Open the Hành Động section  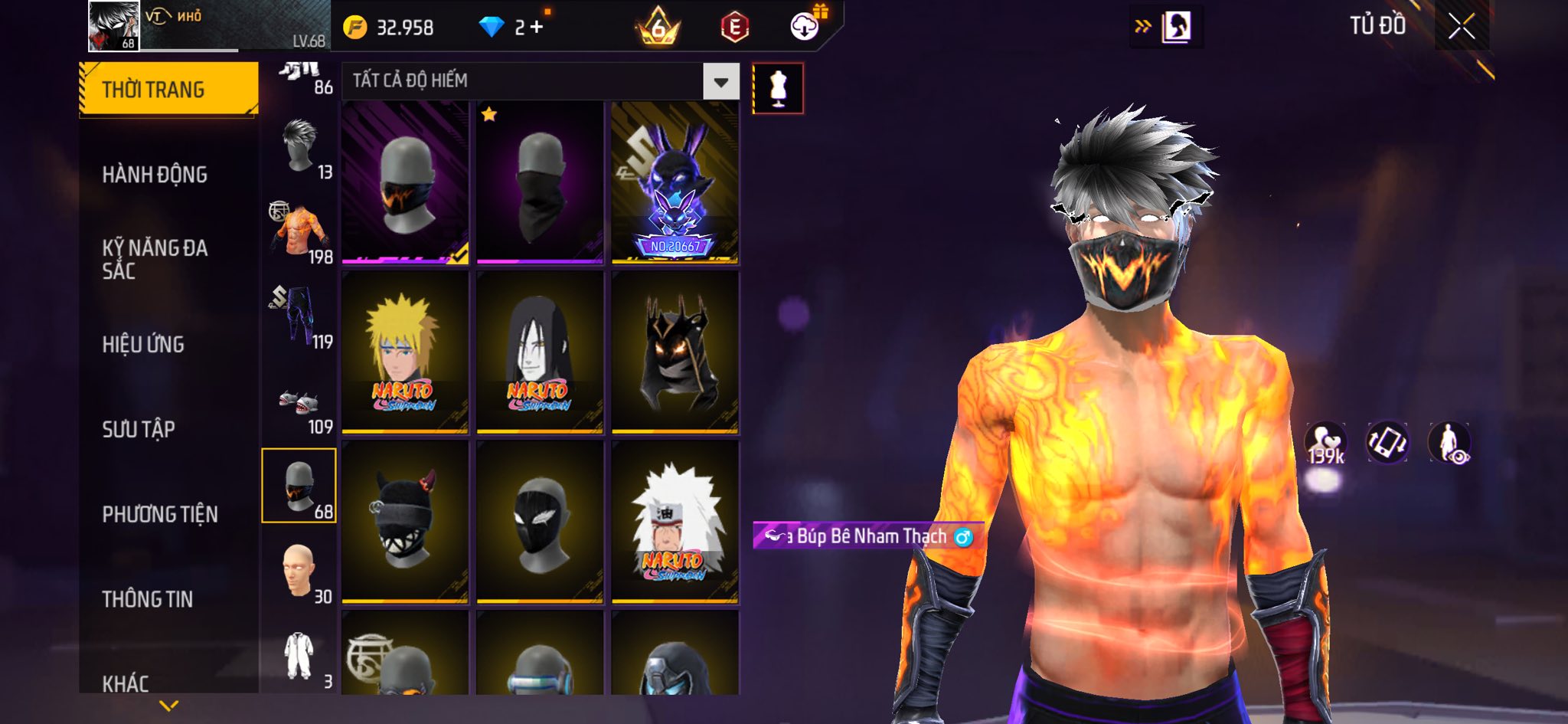point(155,175)
